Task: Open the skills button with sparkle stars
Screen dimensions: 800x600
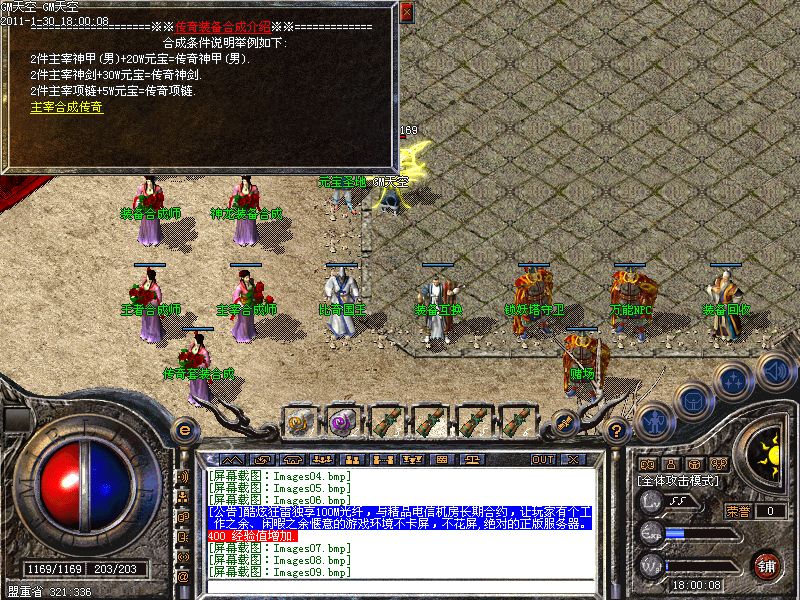Action: coord(735,380)
